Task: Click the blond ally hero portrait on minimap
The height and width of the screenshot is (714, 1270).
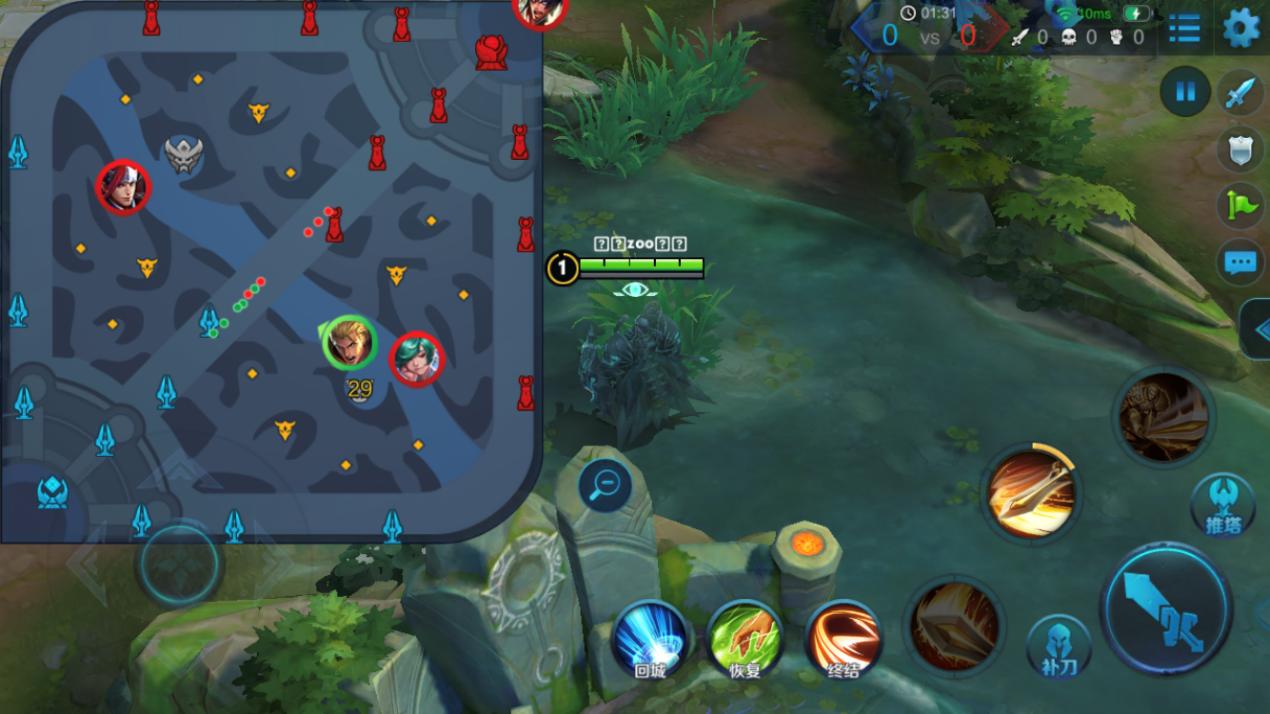Action: [350, 343]
